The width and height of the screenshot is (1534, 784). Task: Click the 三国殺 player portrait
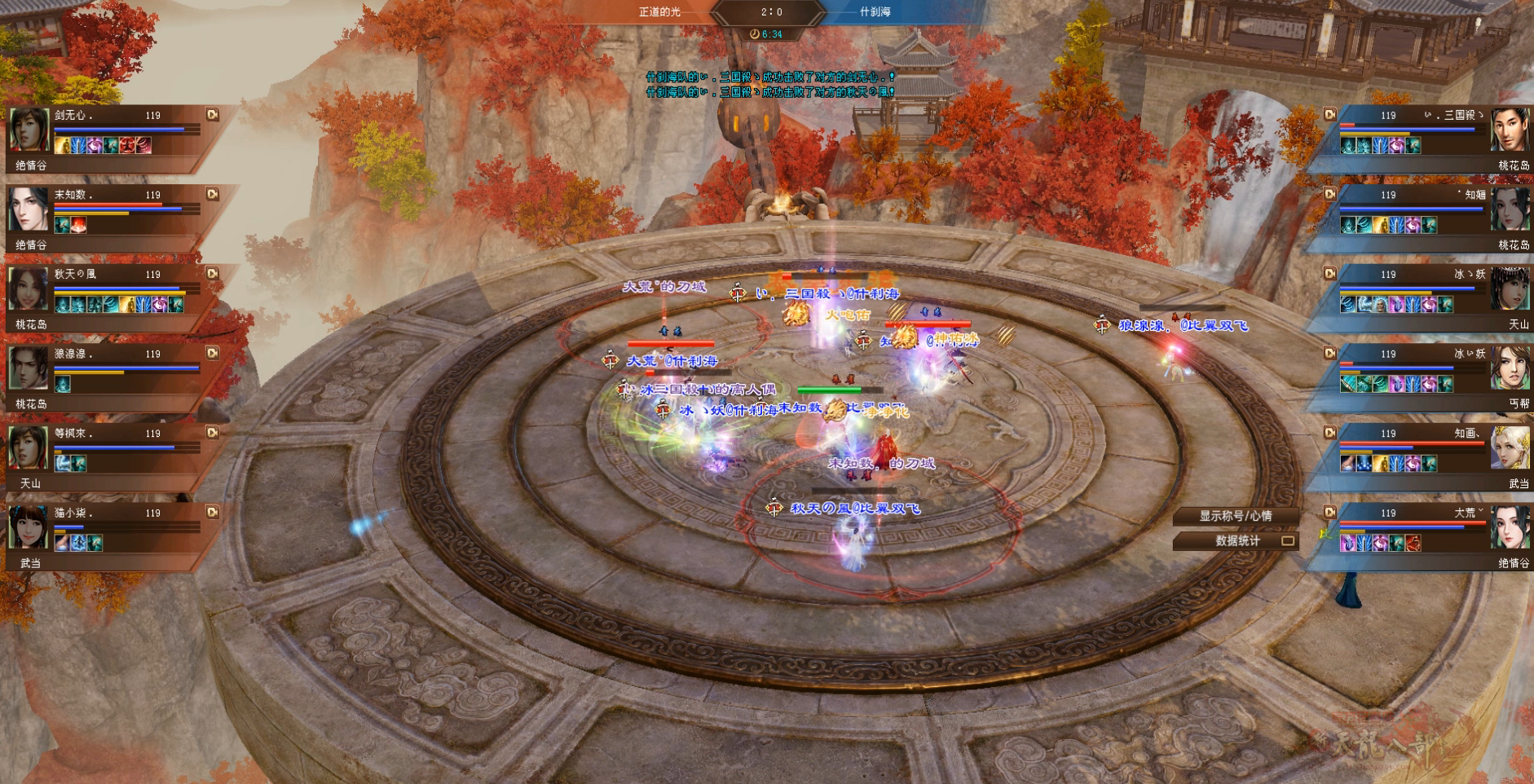coord(1510,130)
